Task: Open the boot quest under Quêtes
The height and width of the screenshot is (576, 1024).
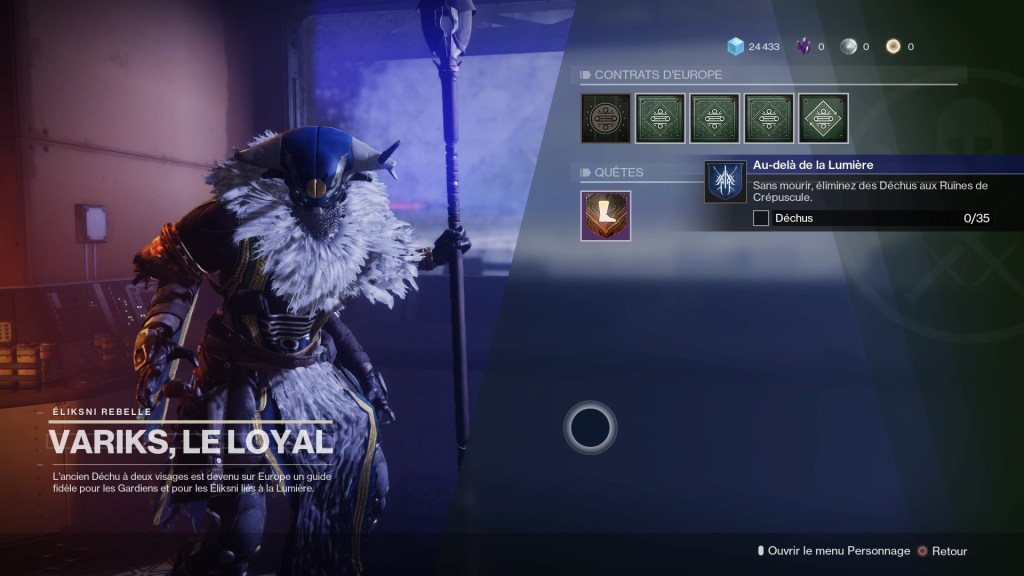Action: coord(606,216)
